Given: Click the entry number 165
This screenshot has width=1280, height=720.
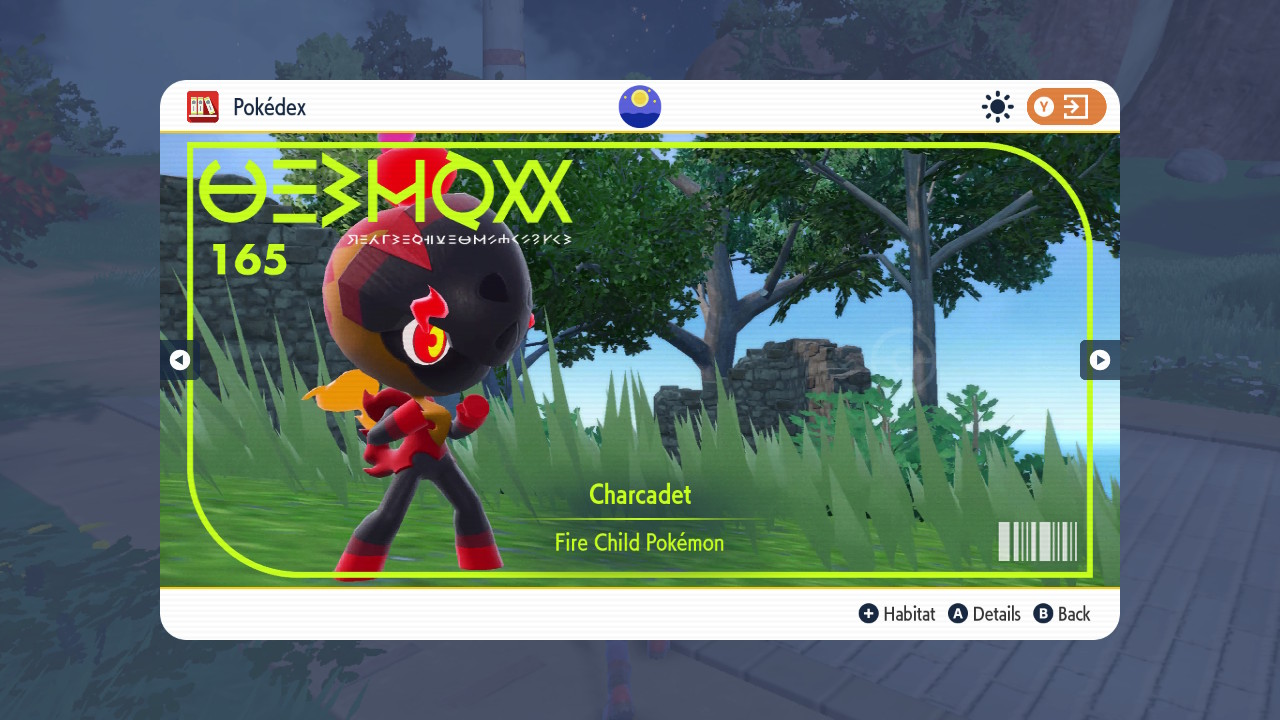Looking at the screenshot, I should point(250,260).
